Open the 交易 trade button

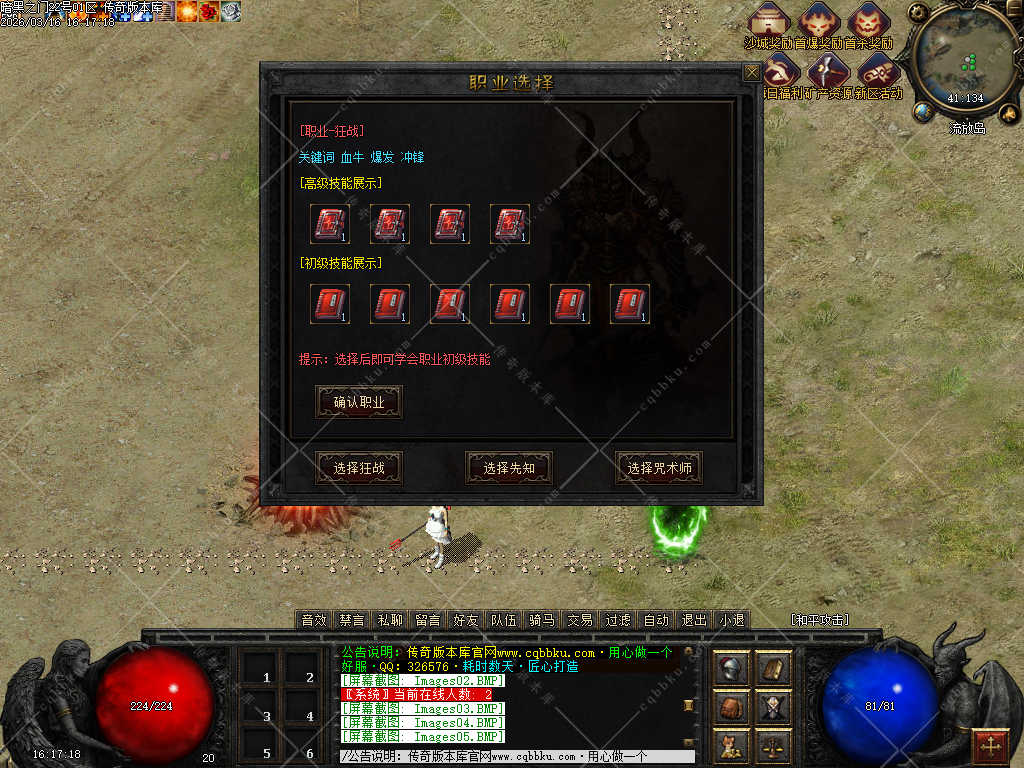pos(580,620)
